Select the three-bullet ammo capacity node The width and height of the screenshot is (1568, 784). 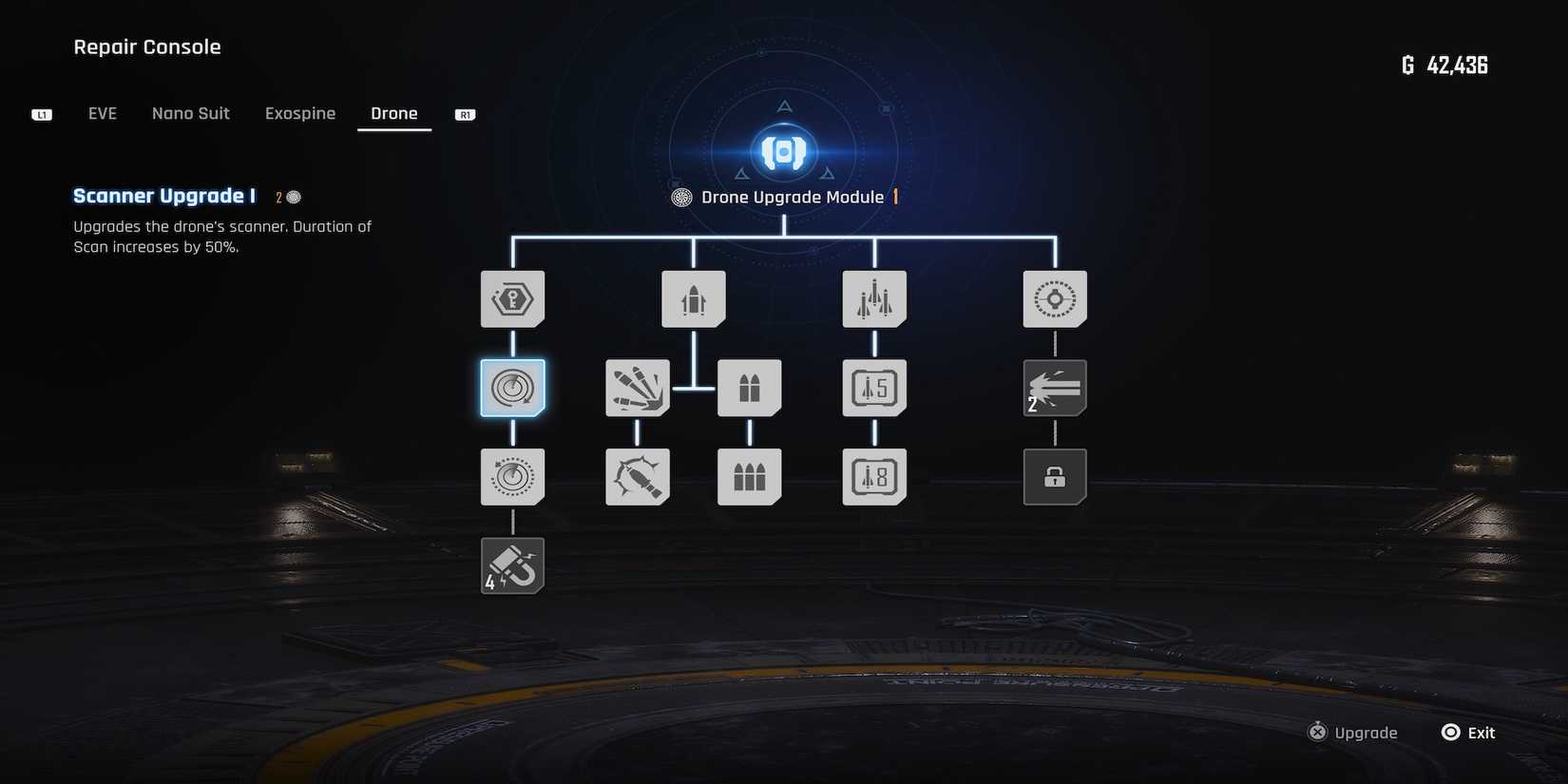(749, 476)
